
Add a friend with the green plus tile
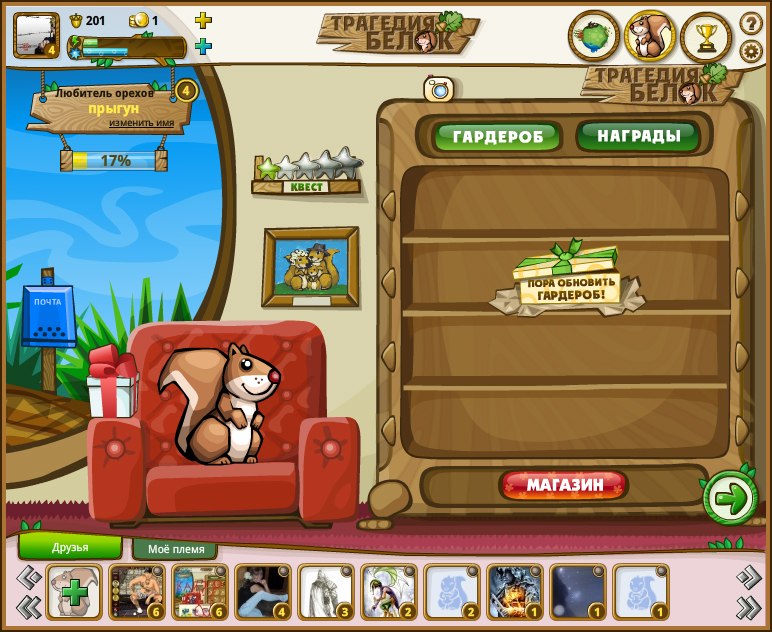(73, 593)
